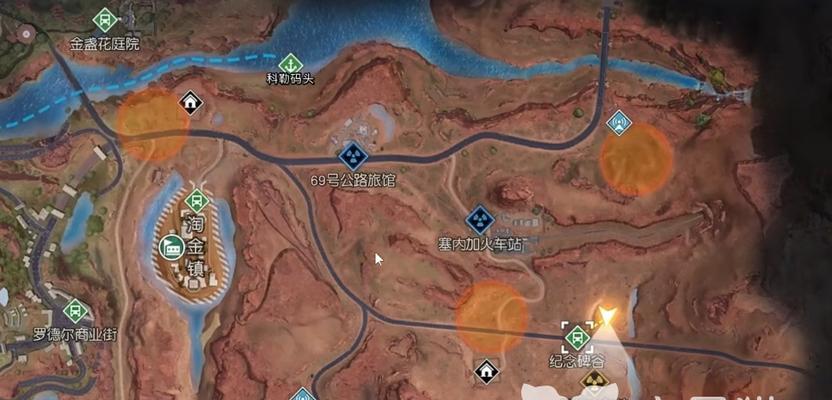Click the orange zone north of 淘金镇
Viewport: 832px width, 400px height.
point(152,124)
